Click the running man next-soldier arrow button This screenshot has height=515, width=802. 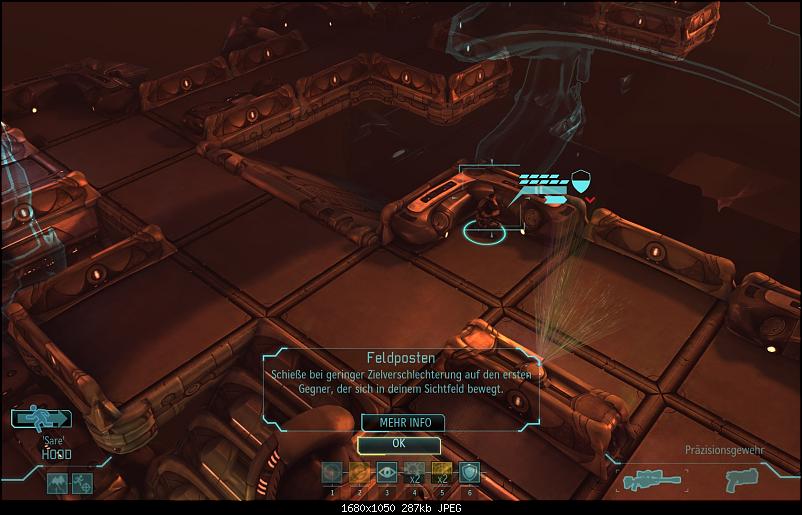click(41, 419)
